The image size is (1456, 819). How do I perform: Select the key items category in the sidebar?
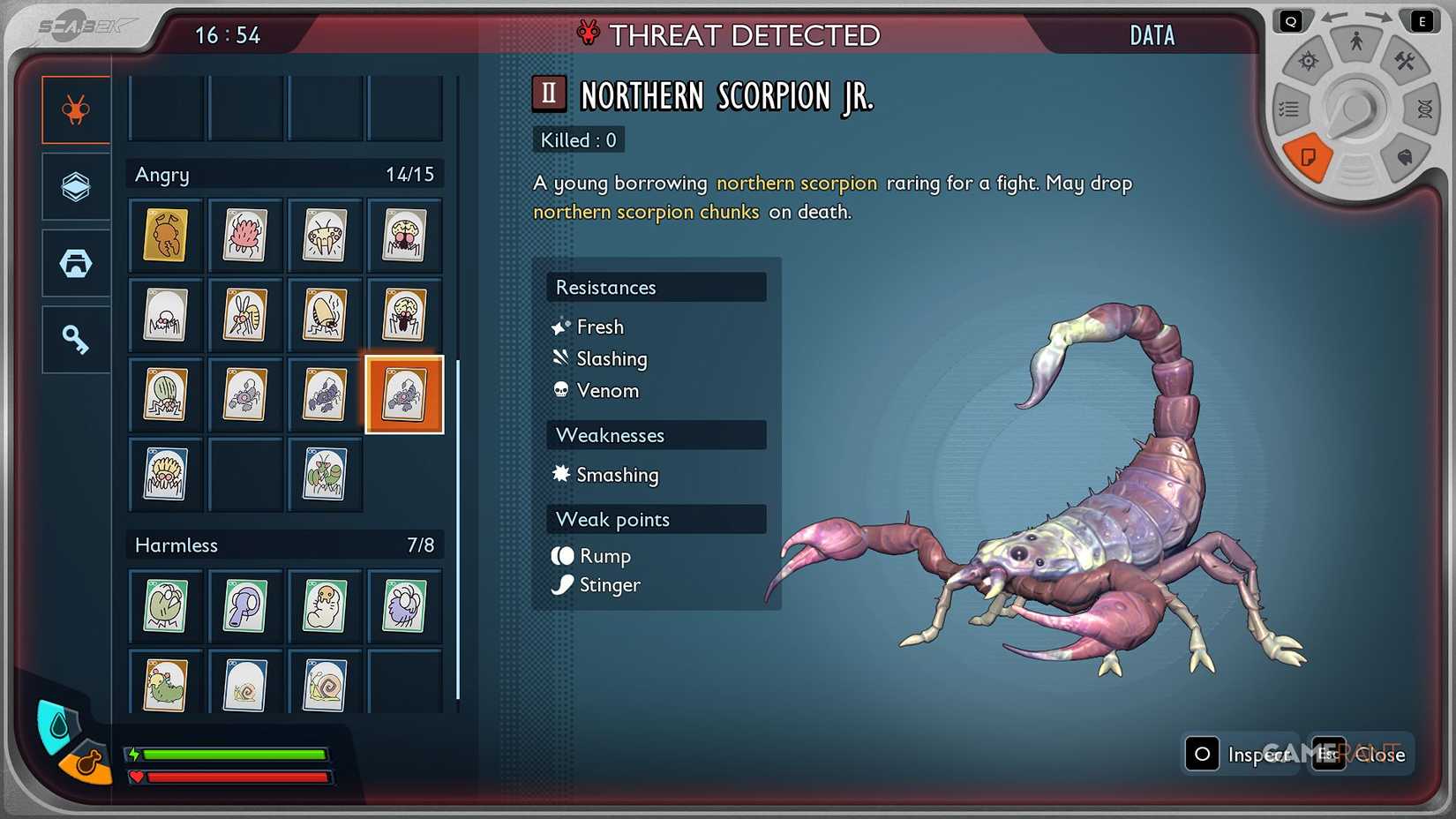(75, 338)
